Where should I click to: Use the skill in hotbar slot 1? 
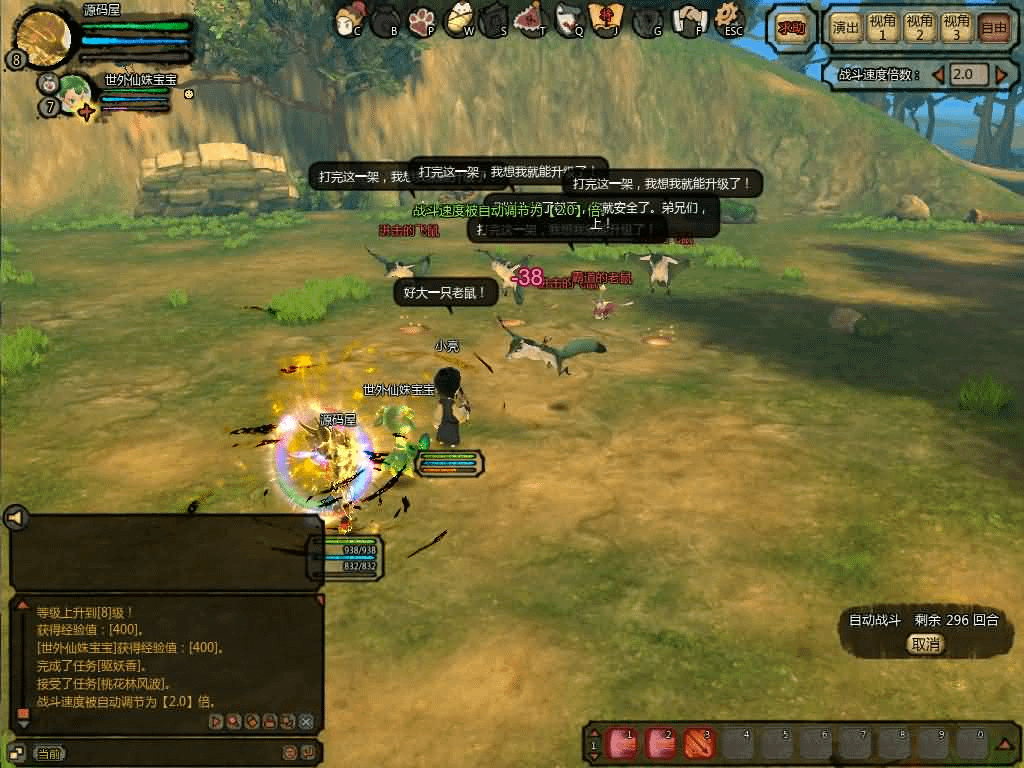pos(623,744)
